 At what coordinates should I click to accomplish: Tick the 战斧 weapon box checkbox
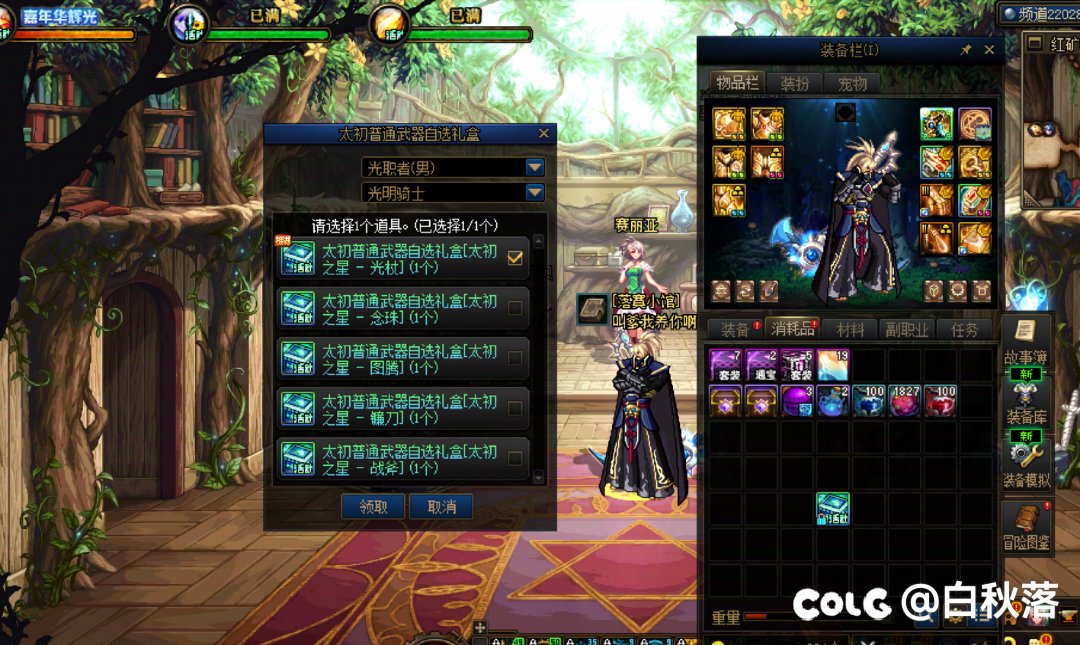(x=515, y=459)
